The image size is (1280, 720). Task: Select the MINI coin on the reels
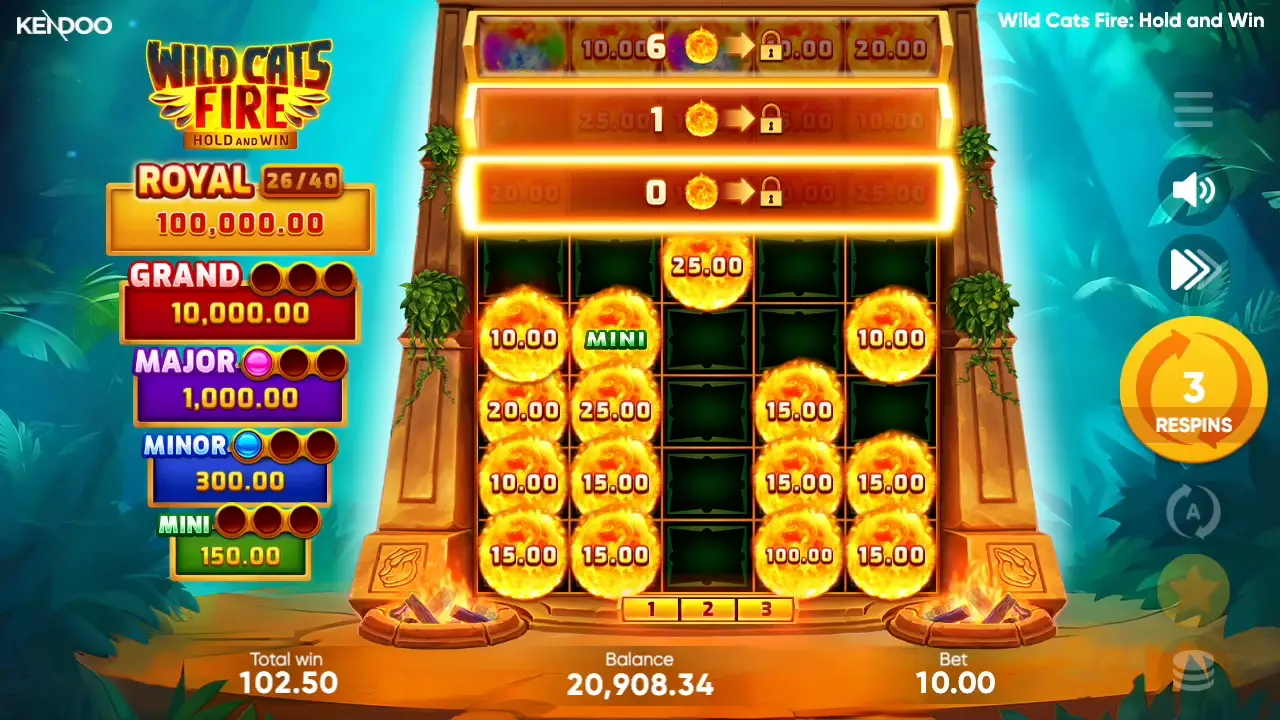tap(614, 338)
